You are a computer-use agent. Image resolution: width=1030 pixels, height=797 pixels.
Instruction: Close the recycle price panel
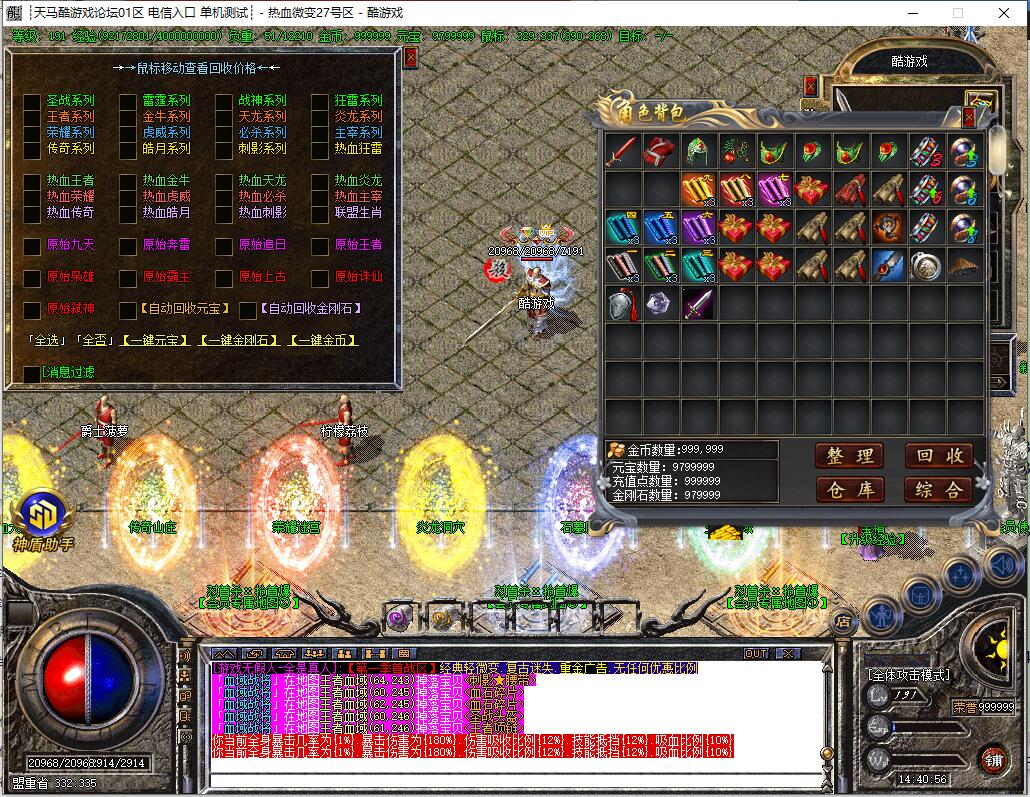[410, 58]
